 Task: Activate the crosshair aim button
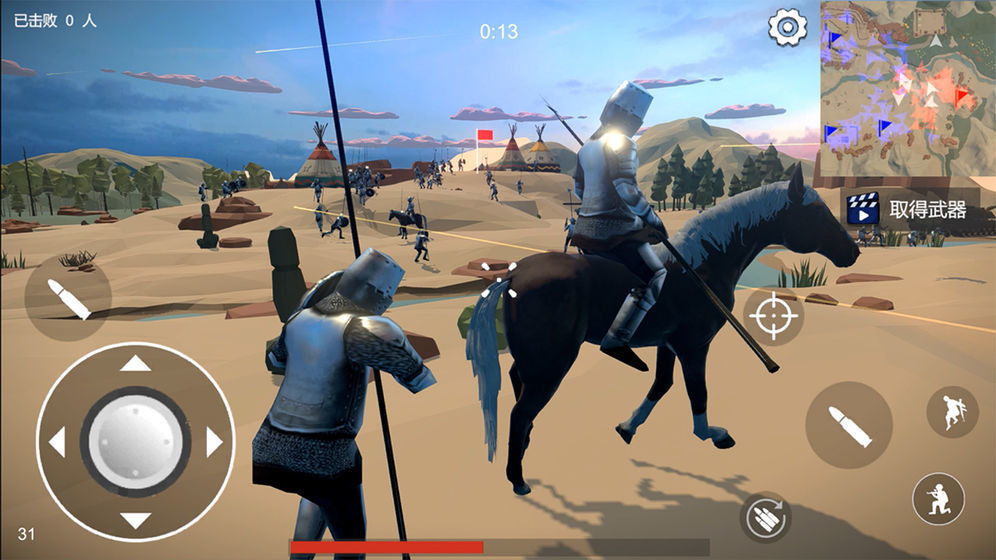(773, 318)
